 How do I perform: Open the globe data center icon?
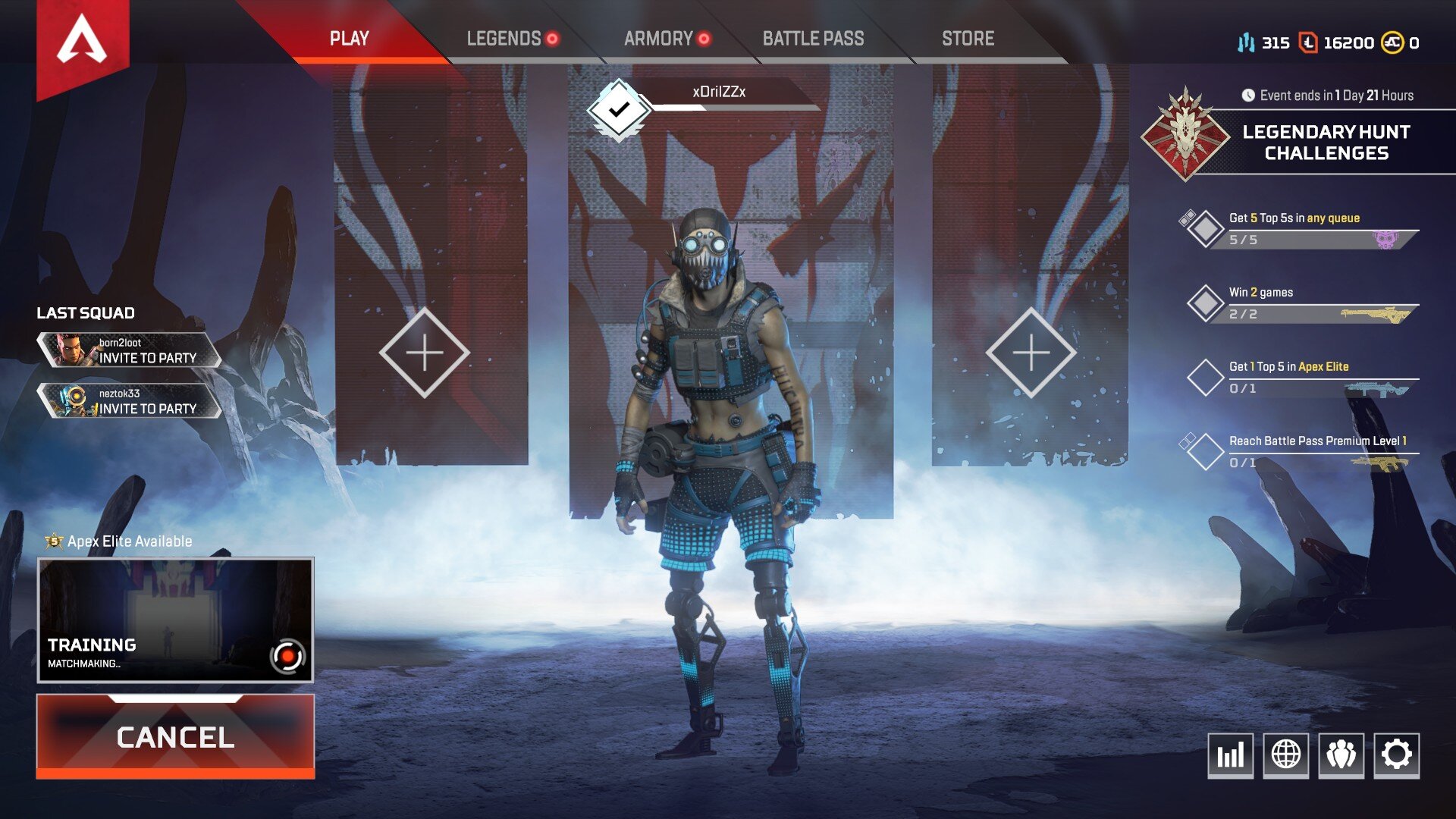pos(1285,755)
